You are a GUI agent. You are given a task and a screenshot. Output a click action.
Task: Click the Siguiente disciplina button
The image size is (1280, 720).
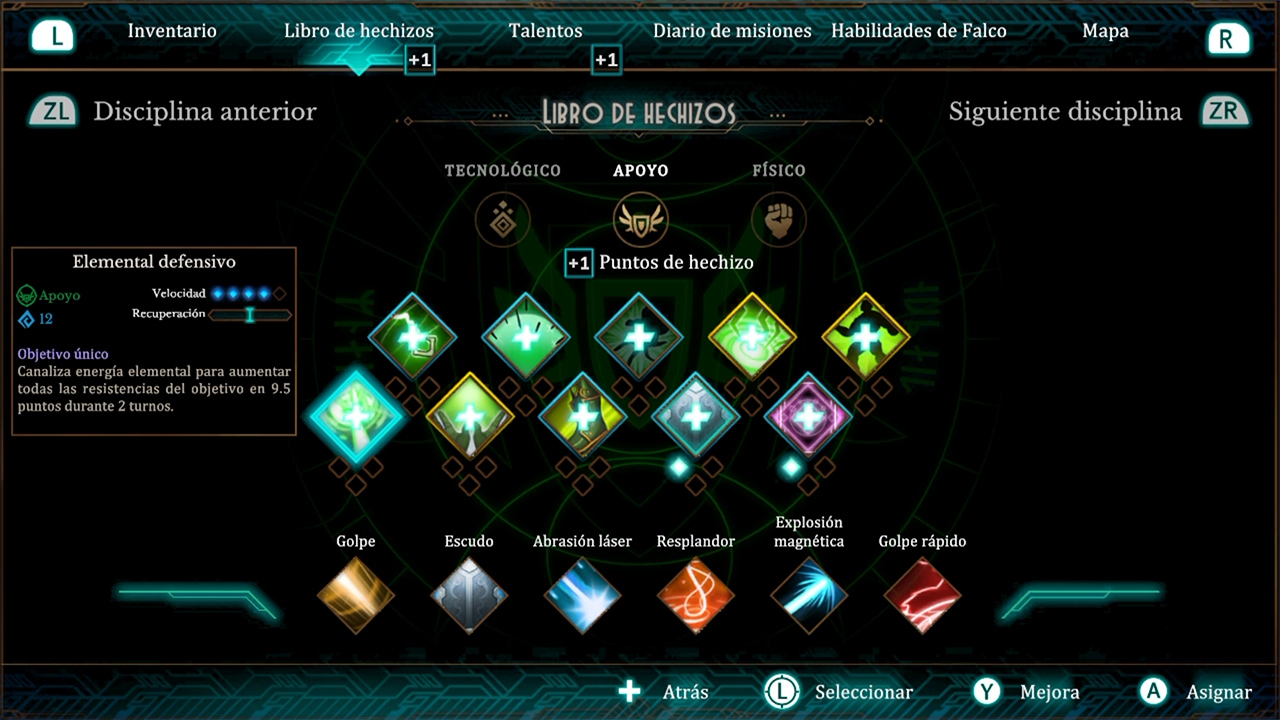[x=1064, y=112]
